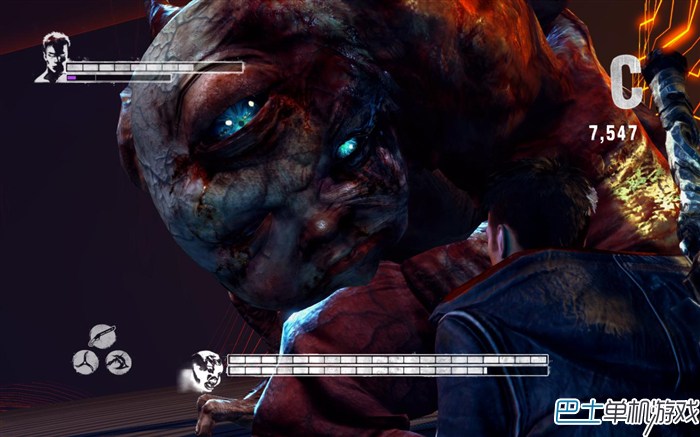Choose the three-bladed shuriken weapon icon
Image resolution: width=700 pixels, height=437 pixels.
click(85, 360)
